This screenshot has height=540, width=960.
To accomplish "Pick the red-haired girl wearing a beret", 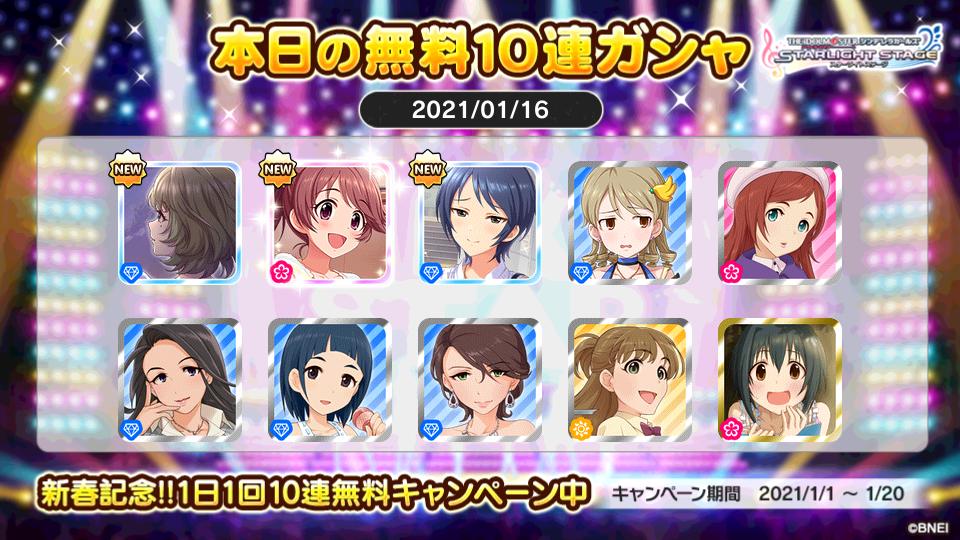I will [779, 223].
